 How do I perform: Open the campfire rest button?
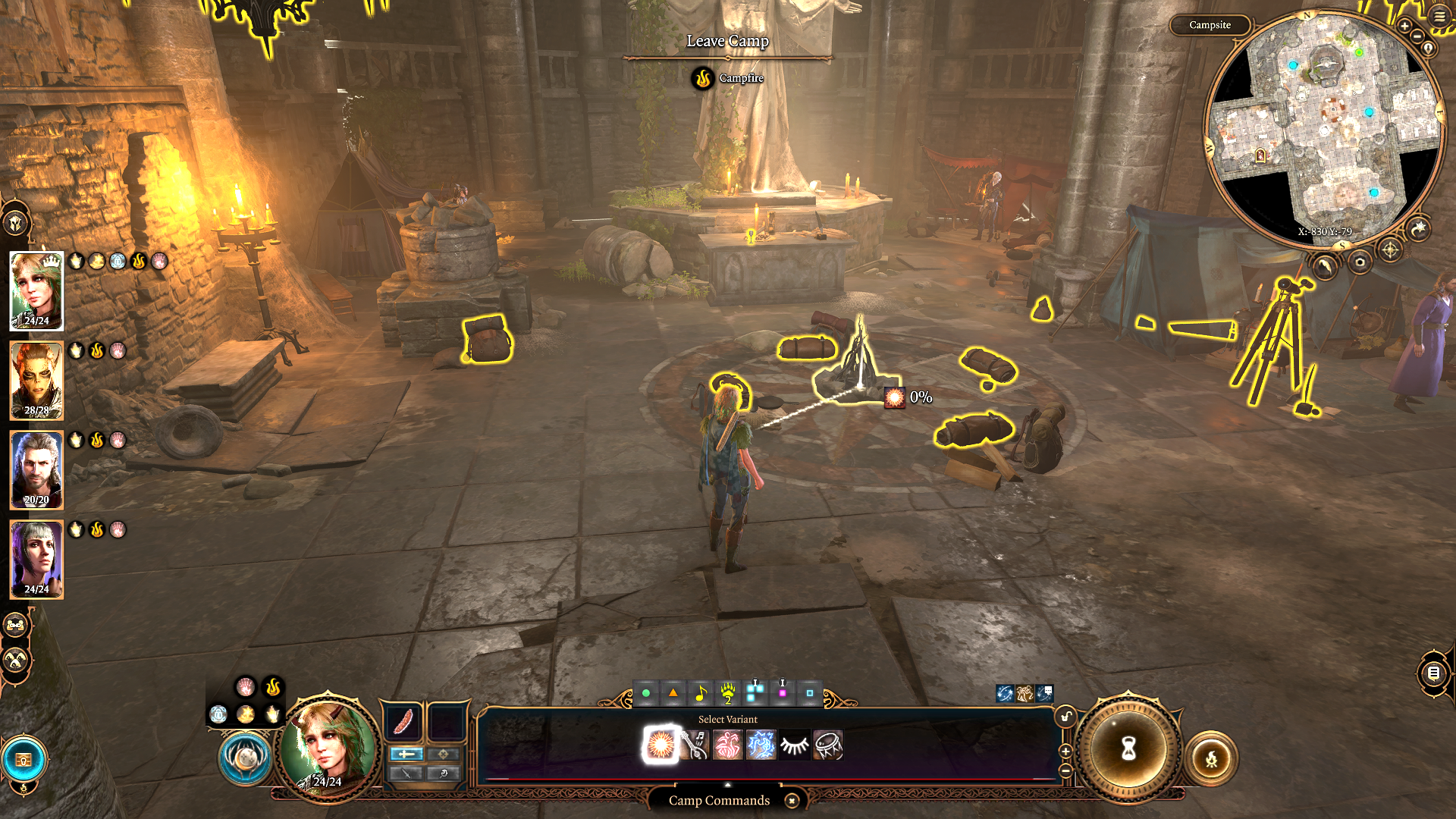(x=1211, y=758)
